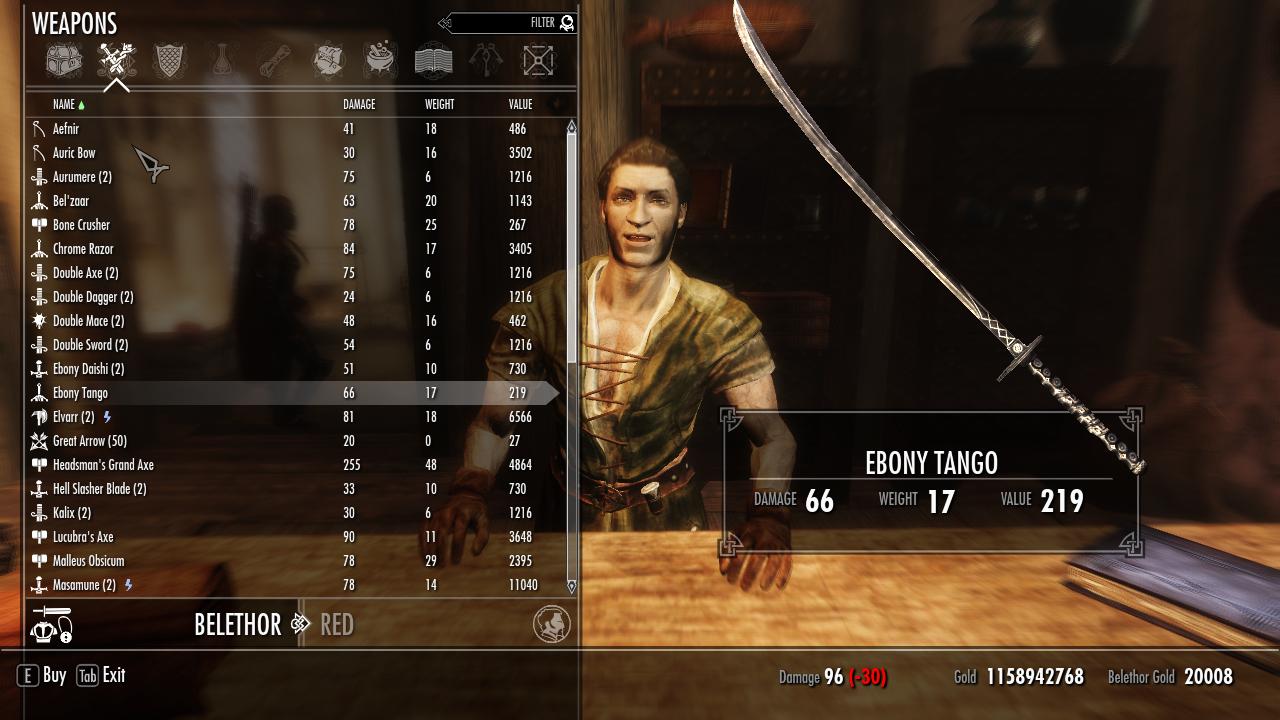Pick Headsman's Grand Axe from the list
Viewport: 1280px width, 720px height.
(x=103, y=465)
